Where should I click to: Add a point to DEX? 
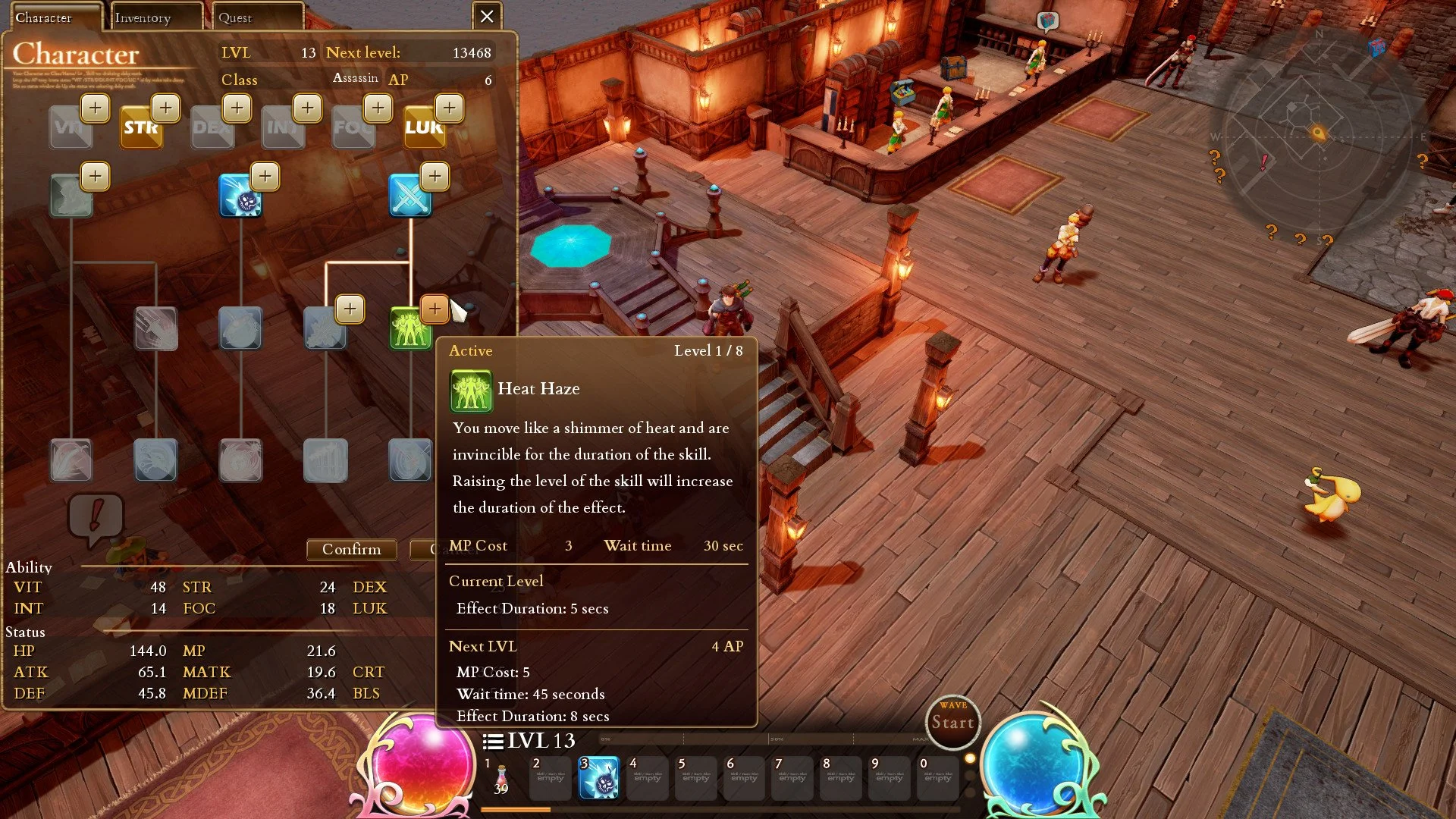[237, 108]
